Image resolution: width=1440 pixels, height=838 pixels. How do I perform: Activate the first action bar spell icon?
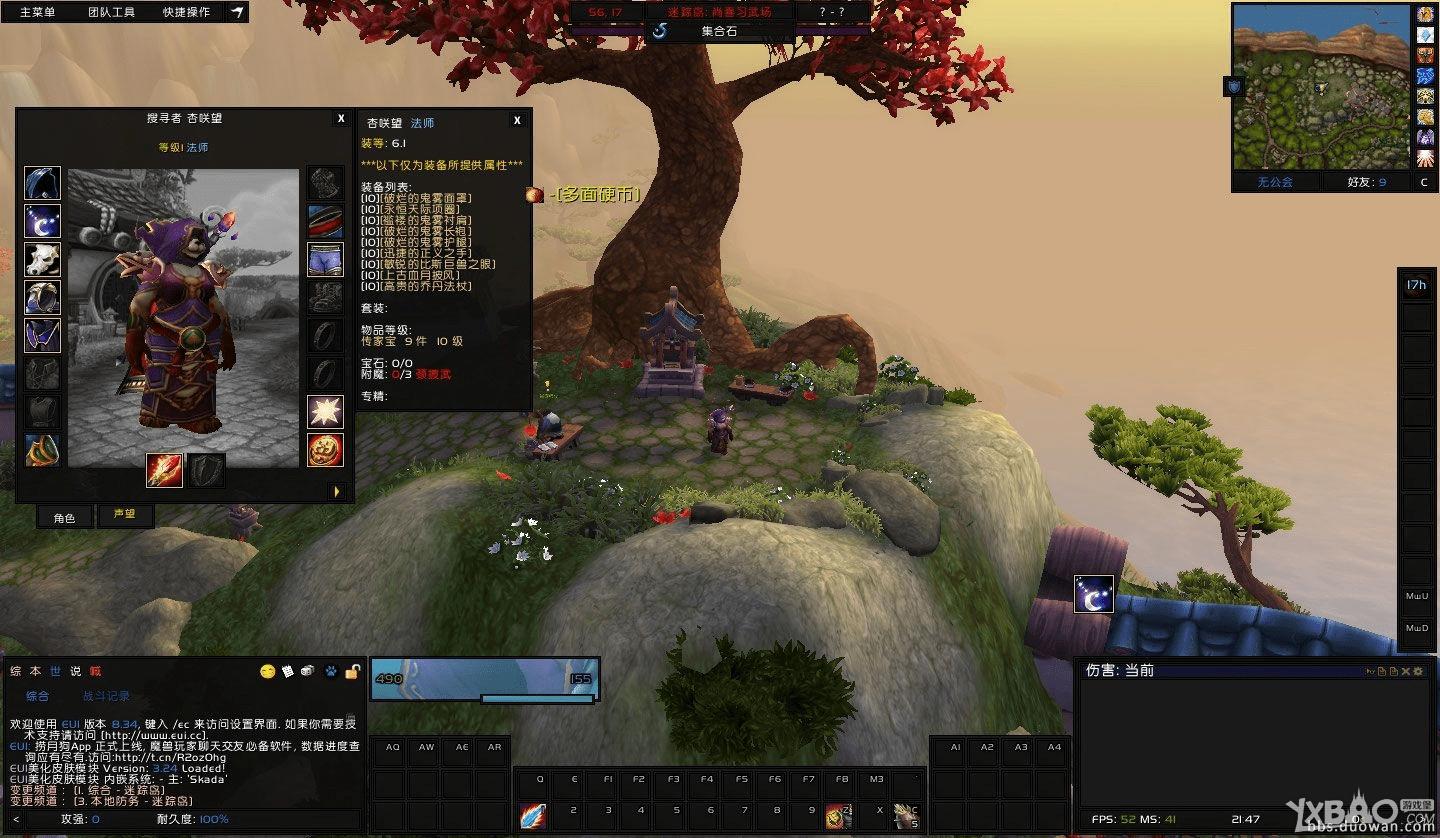coord(533,816)
